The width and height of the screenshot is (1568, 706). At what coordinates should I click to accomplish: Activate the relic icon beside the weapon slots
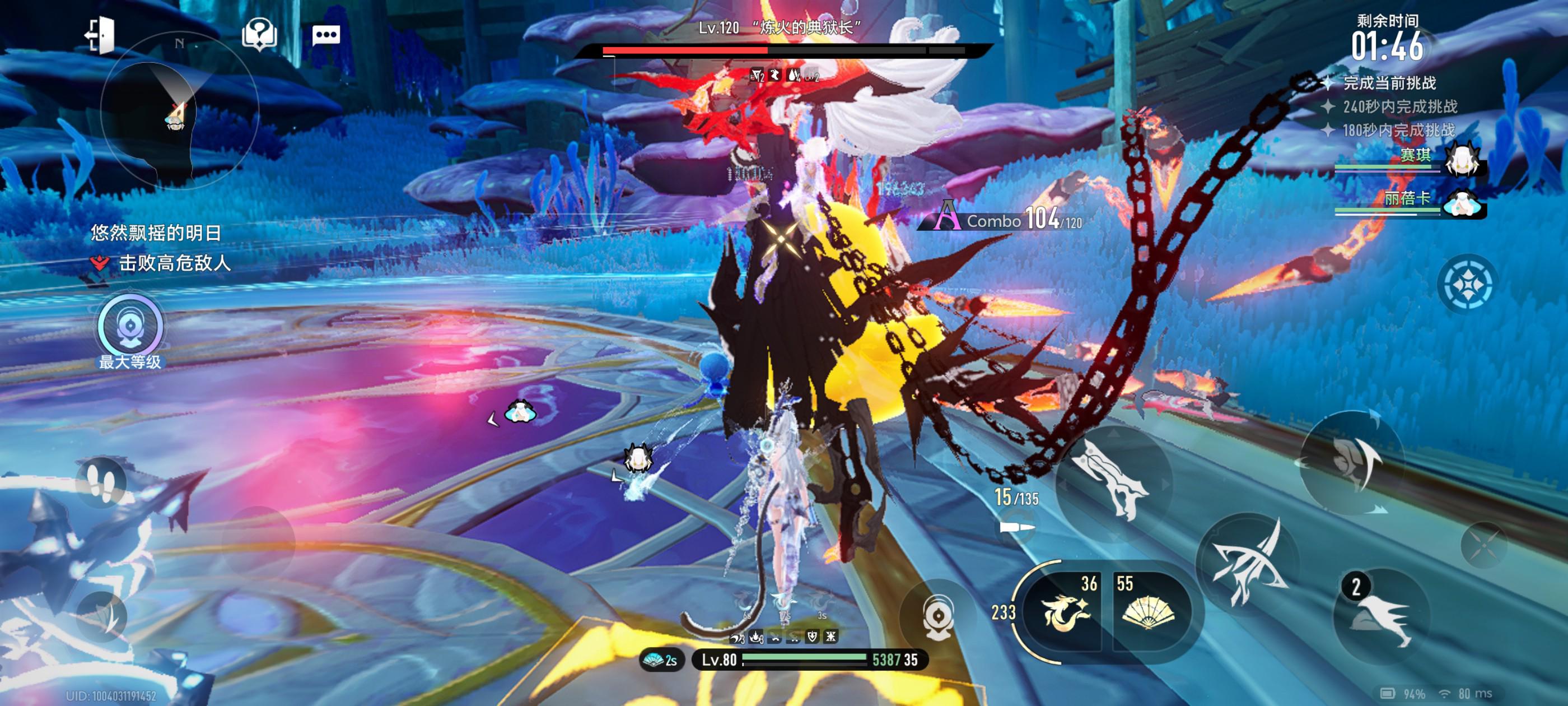click(939, 616)
